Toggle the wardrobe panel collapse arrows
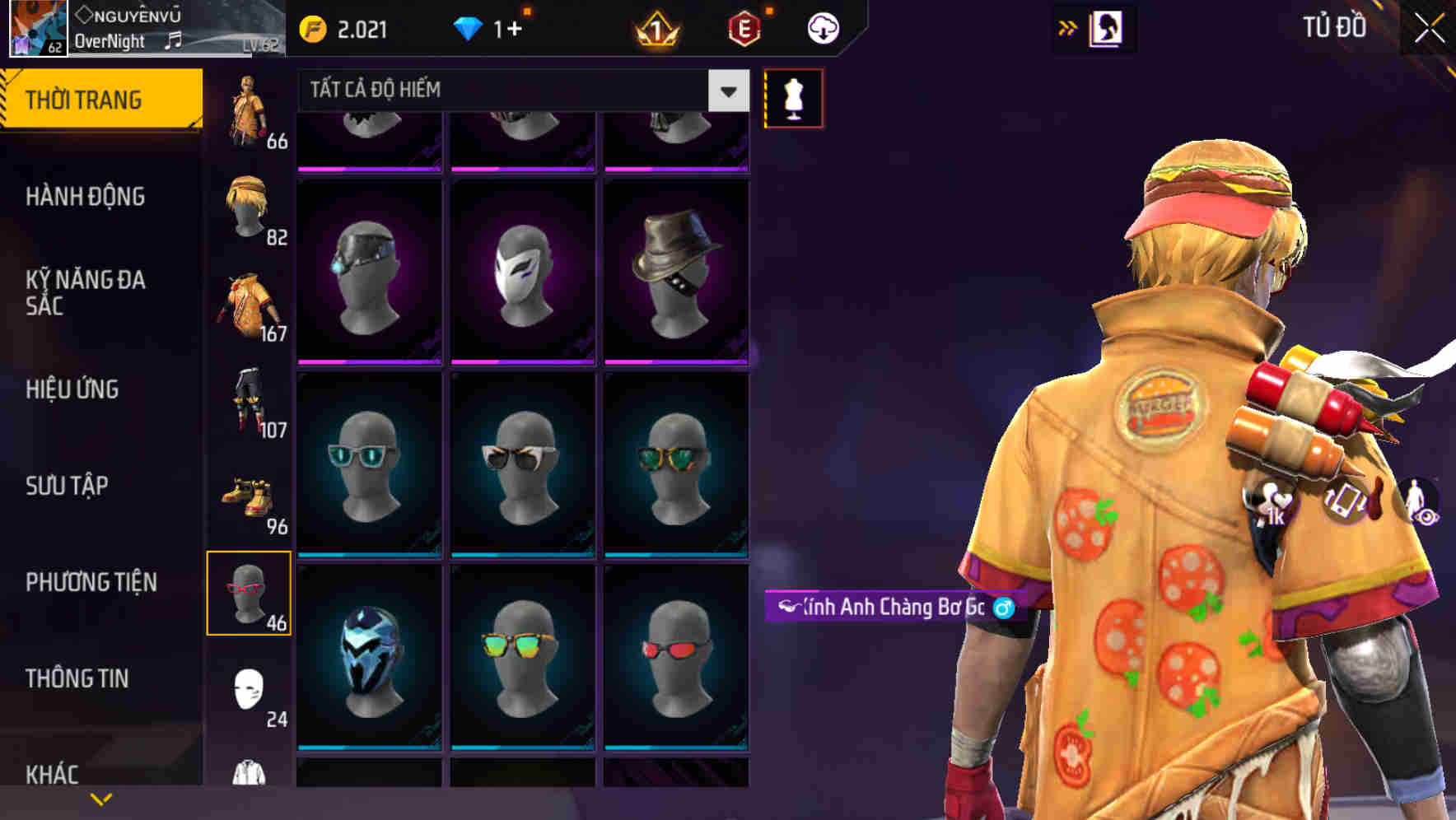 [x=1067, y=27]
